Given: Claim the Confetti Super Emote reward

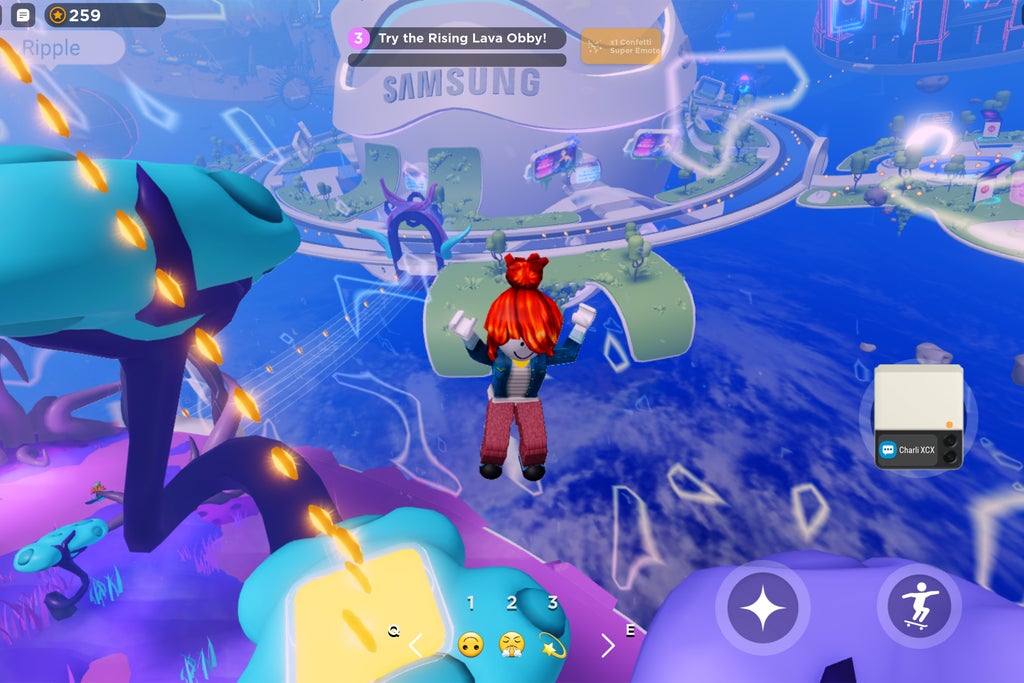Looking at the screenshot, I should pyautogui.click(x=621, y=45).
